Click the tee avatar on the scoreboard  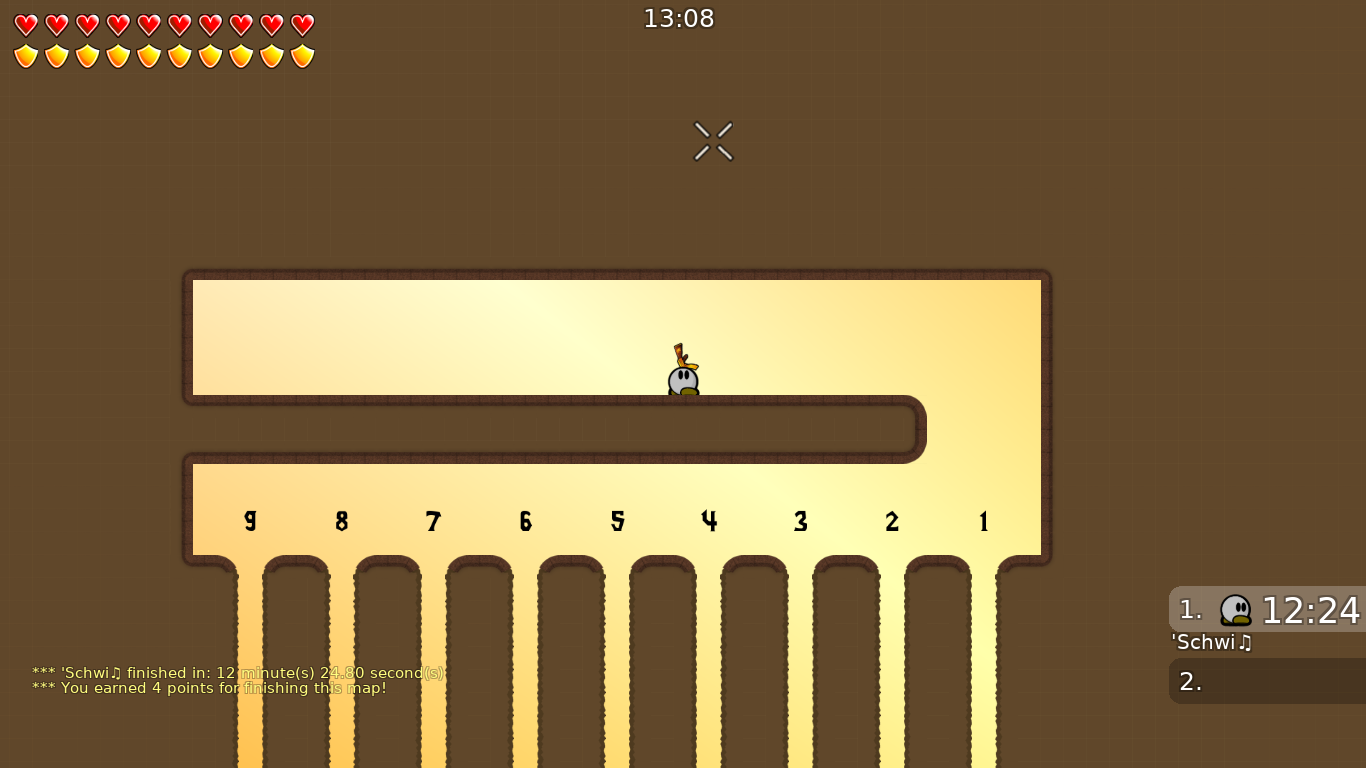pyautogui.click(x=1234, y=610)
